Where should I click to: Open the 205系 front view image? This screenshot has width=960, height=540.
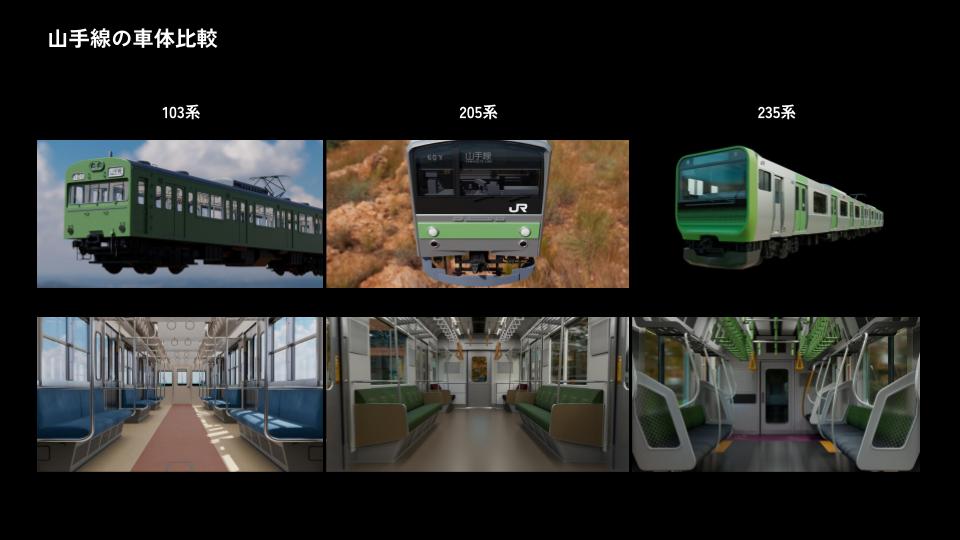477,214
